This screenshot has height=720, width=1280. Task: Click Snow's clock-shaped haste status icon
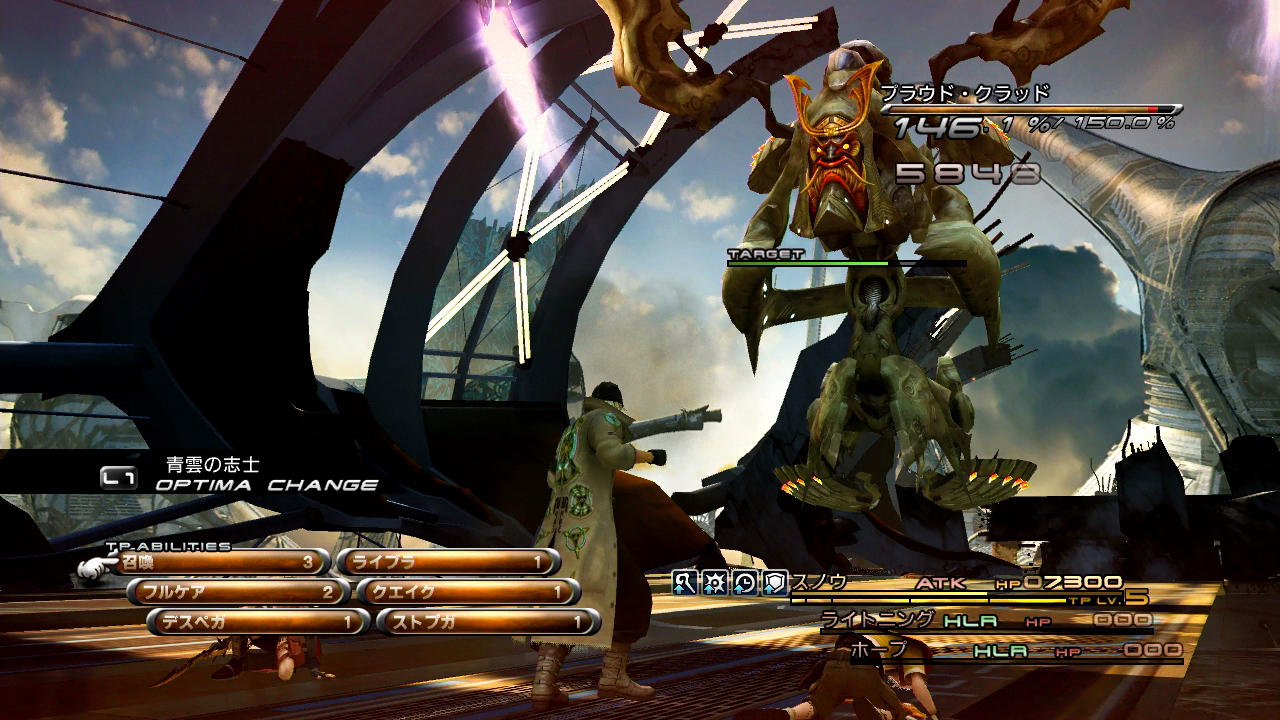(x=745, y=583)
